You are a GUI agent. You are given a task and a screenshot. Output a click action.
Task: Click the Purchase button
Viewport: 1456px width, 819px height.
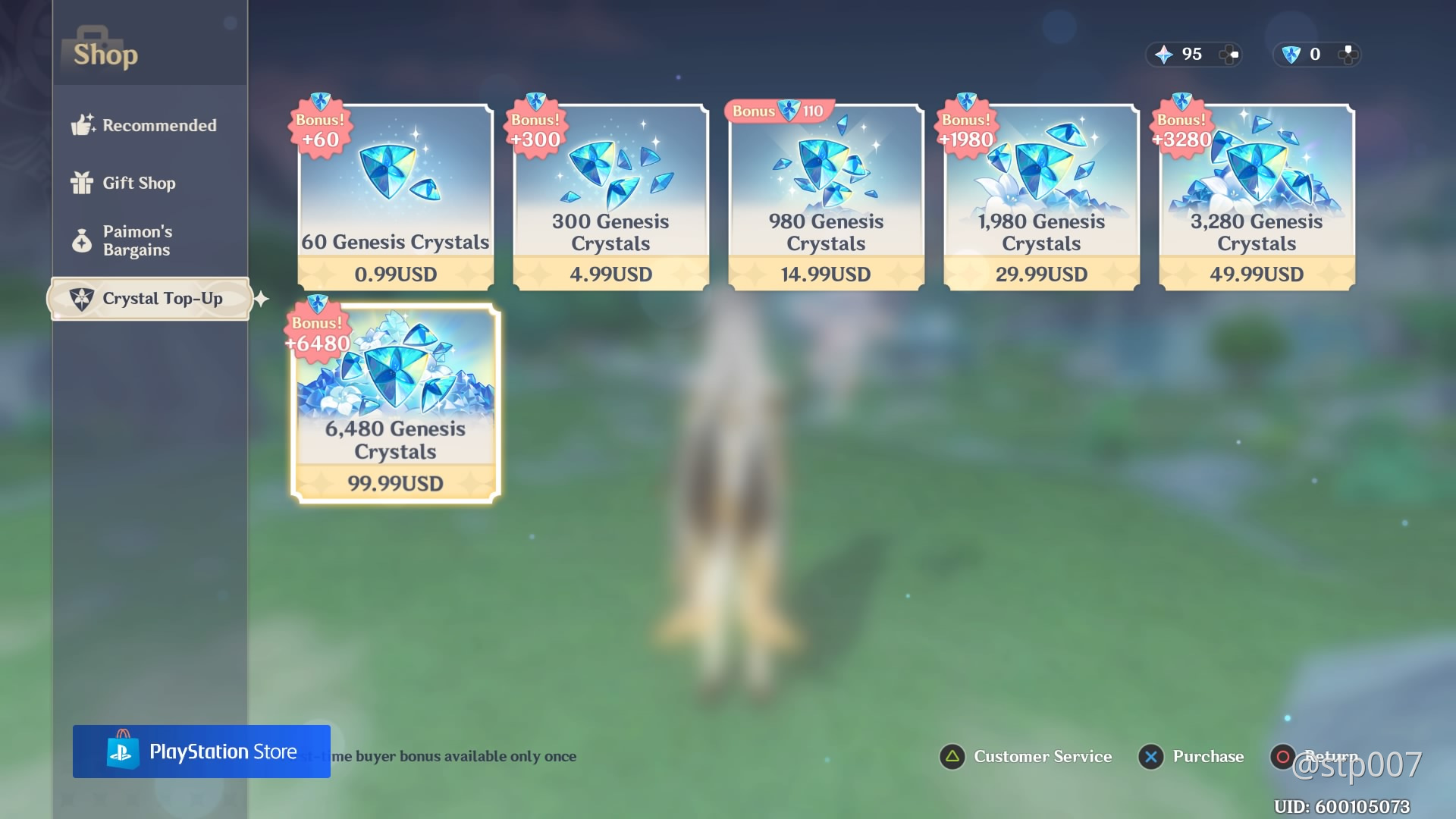point(1191,757)
